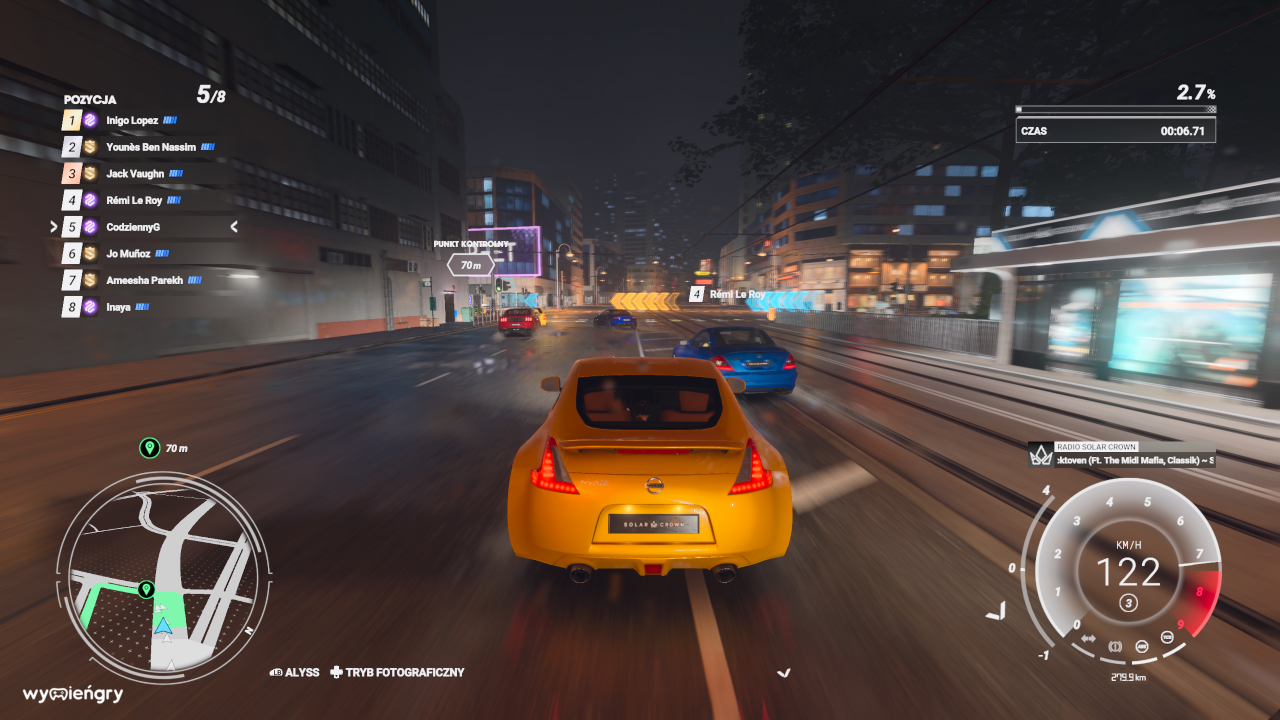Image resolution: width=1280 pixels, height=720 pixels.
Task: Click the Tryb Fotograficzny photo mode label
Action: coord(404,673)
